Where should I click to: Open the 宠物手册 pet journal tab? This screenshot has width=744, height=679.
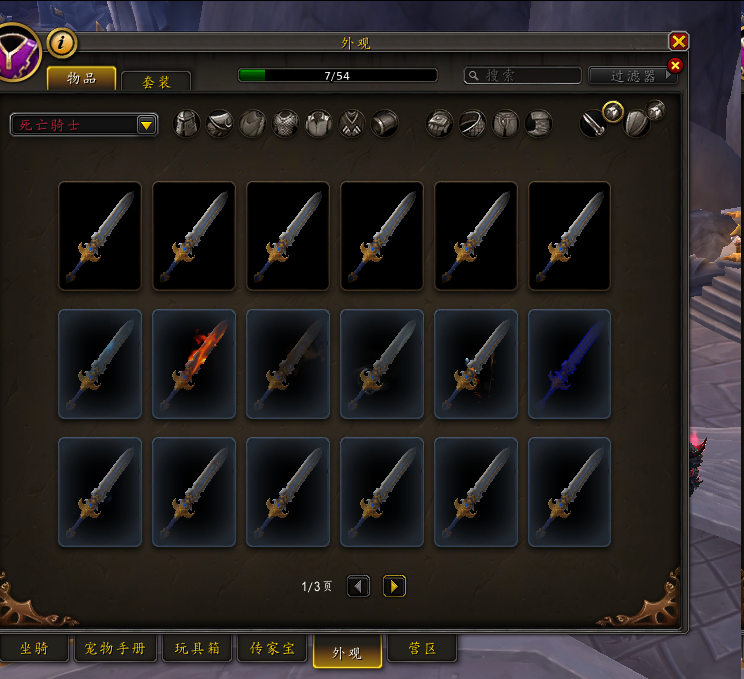pos(115,649)
